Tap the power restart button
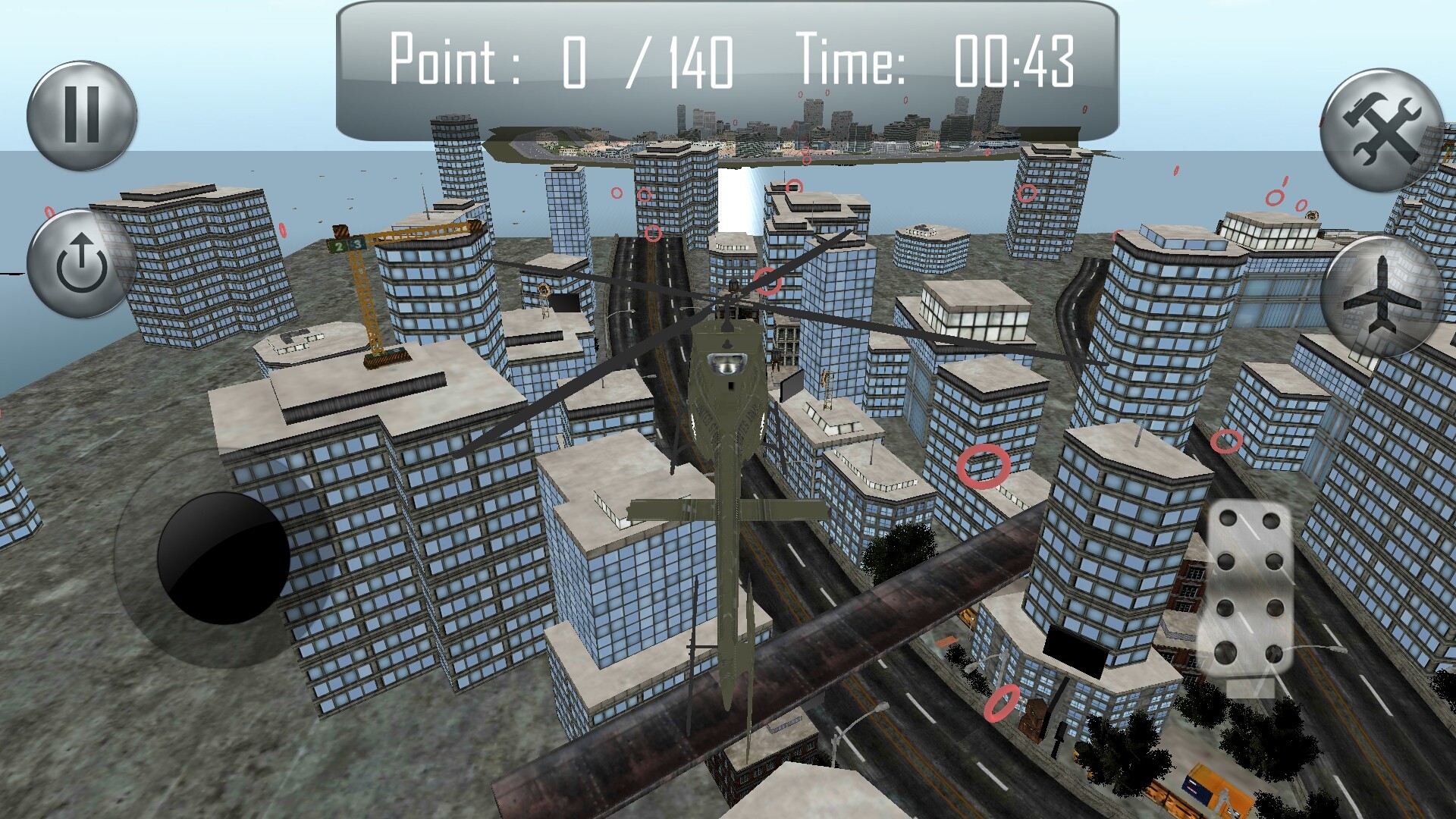 click(x=81, y=264)
